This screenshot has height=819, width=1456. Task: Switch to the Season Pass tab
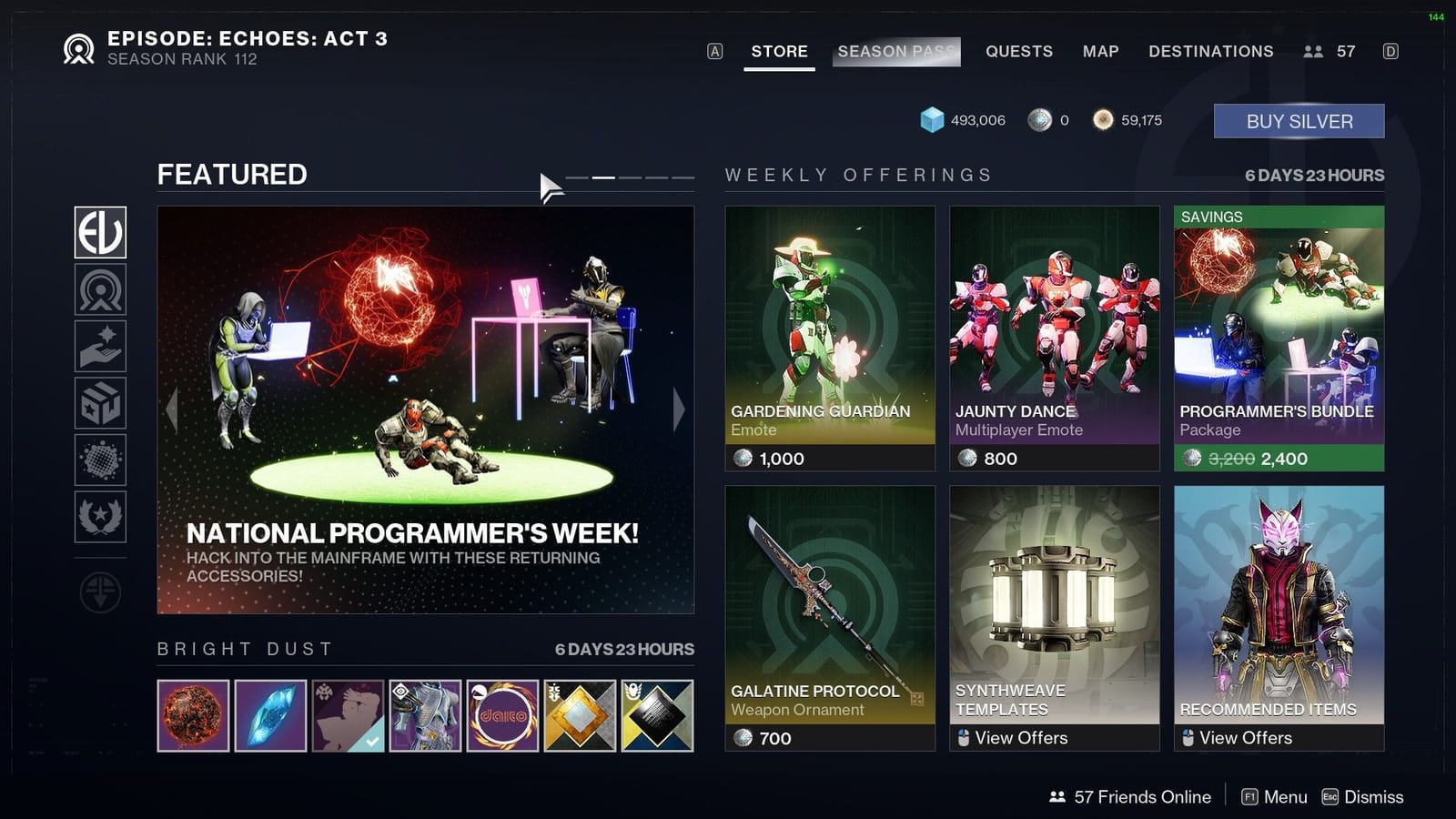(x=895, y=52)
